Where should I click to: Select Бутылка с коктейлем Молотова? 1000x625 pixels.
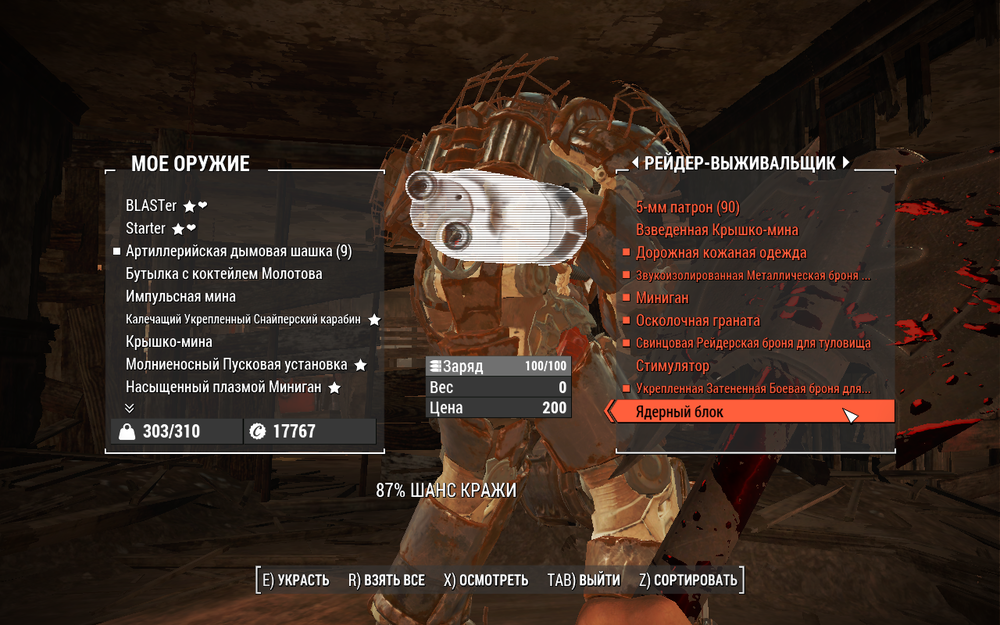pos(224,274)
